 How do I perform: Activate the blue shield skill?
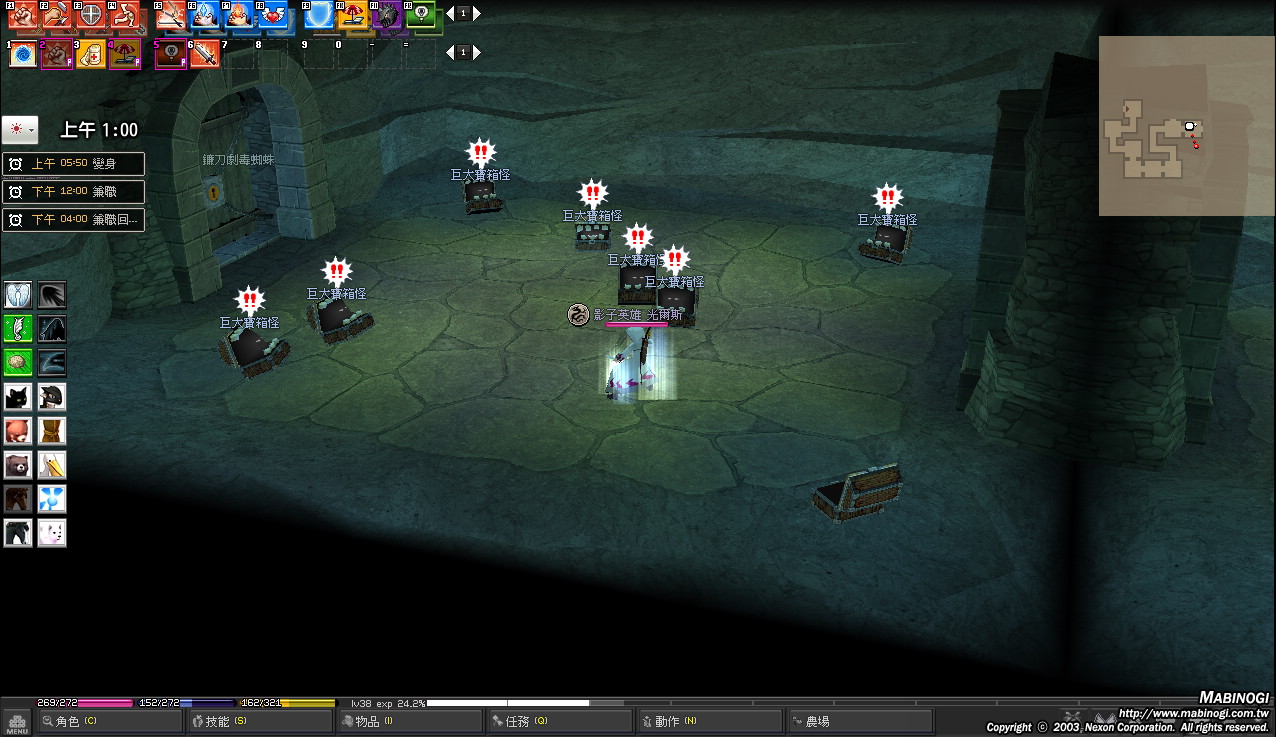319,16
